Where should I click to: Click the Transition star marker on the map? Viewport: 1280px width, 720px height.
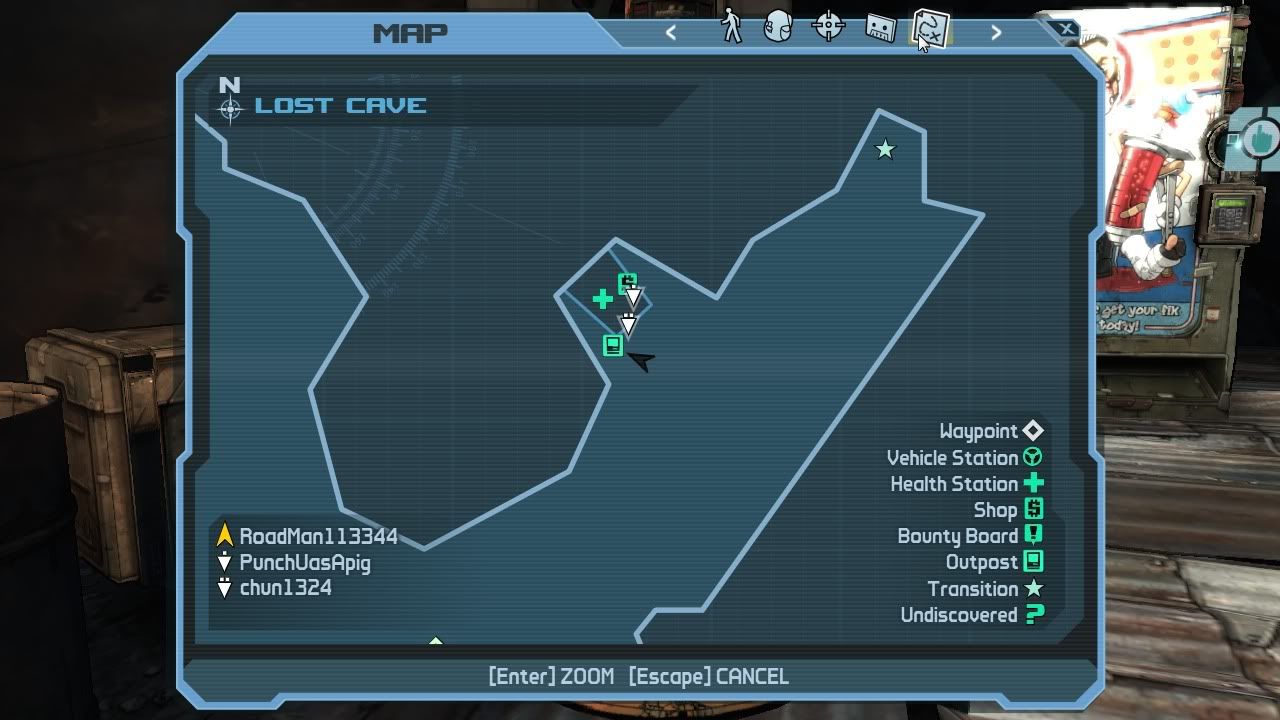(885, 150)
